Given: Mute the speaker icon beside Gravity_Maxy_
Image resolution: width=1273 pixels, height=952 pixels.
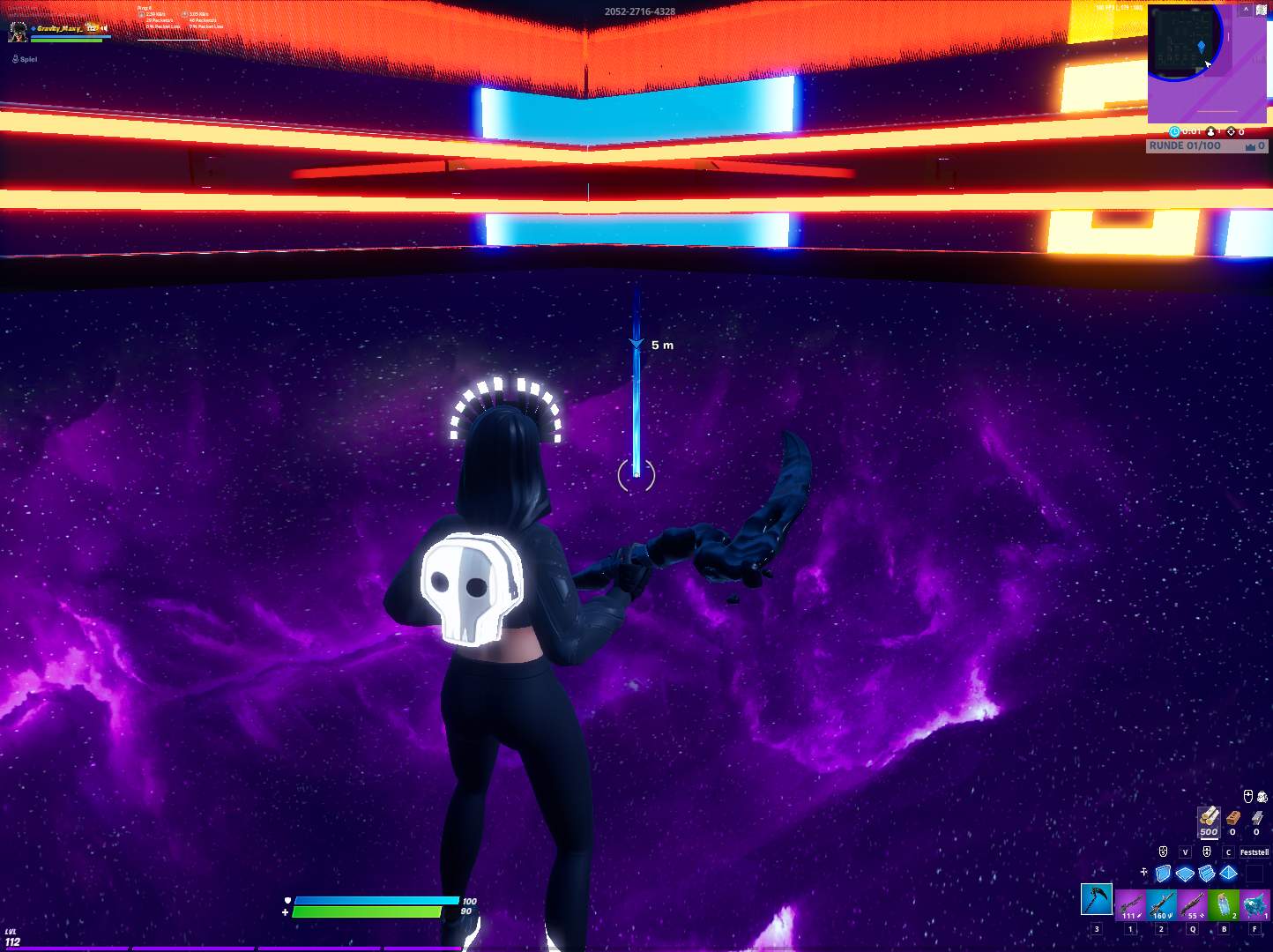Looking at the screenshot, I should pos(104,28).
